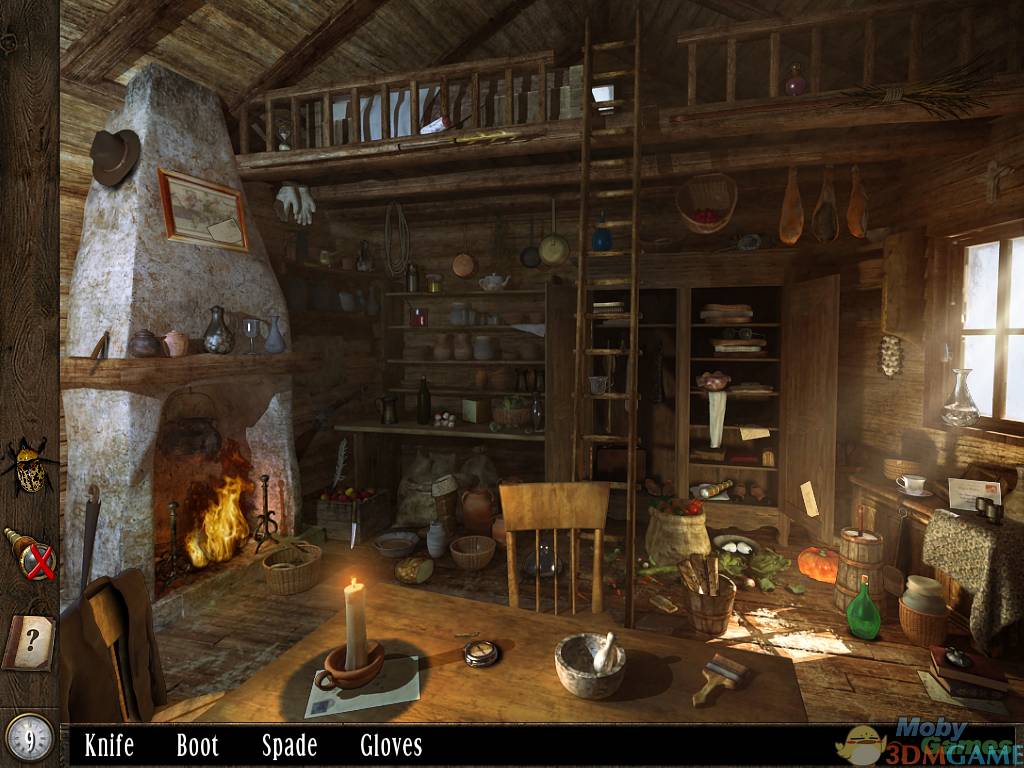The height and width of the screenshot is (768, 1024).
Task: Select the beetle icon in the sidebar
Action: pyautogui.click(x=29, y=466)
